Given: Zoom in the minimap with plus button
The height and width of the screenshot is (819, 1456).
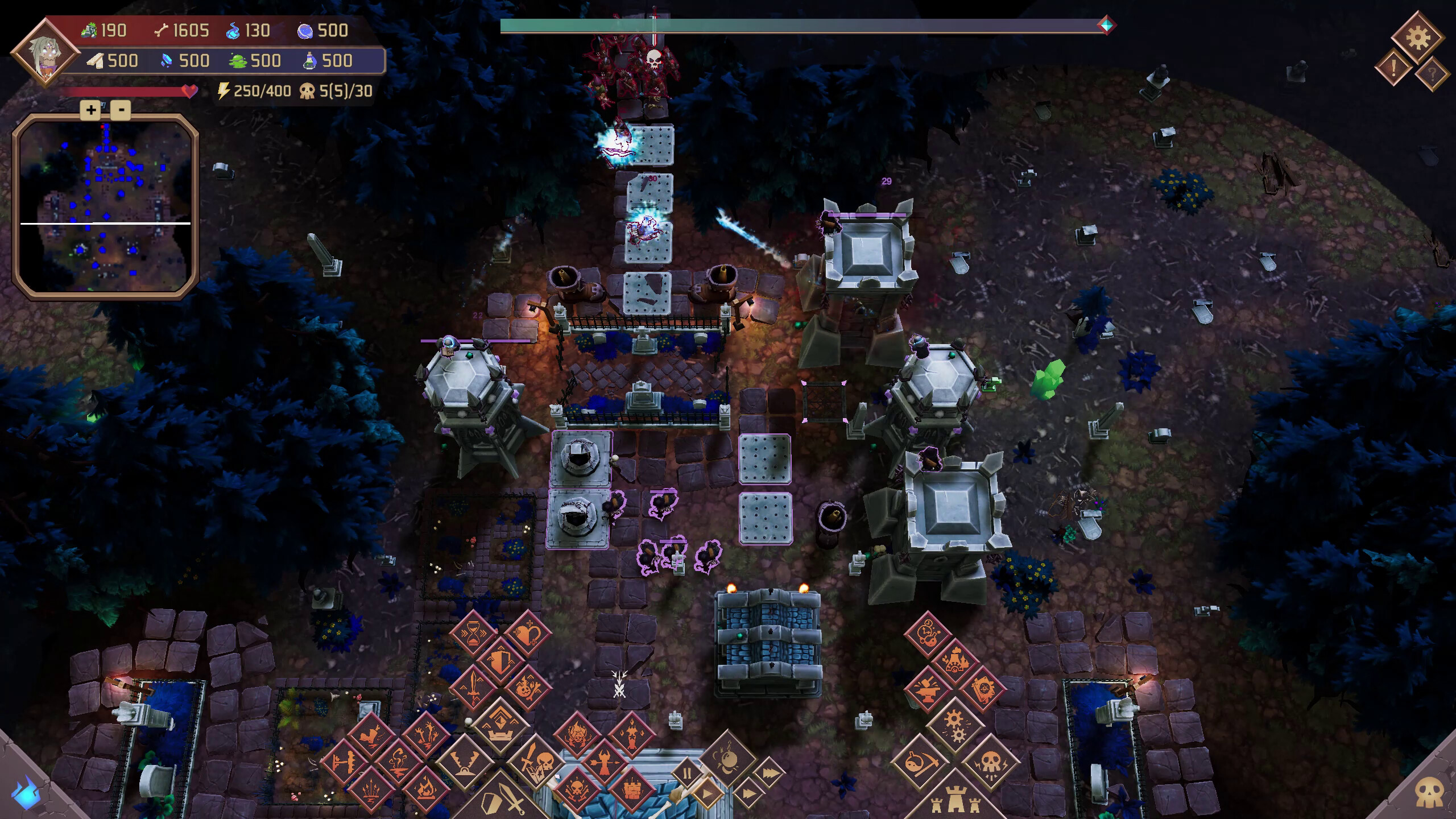Looking at the screenshot, I should pyautogui.click(x=90, y=110).
